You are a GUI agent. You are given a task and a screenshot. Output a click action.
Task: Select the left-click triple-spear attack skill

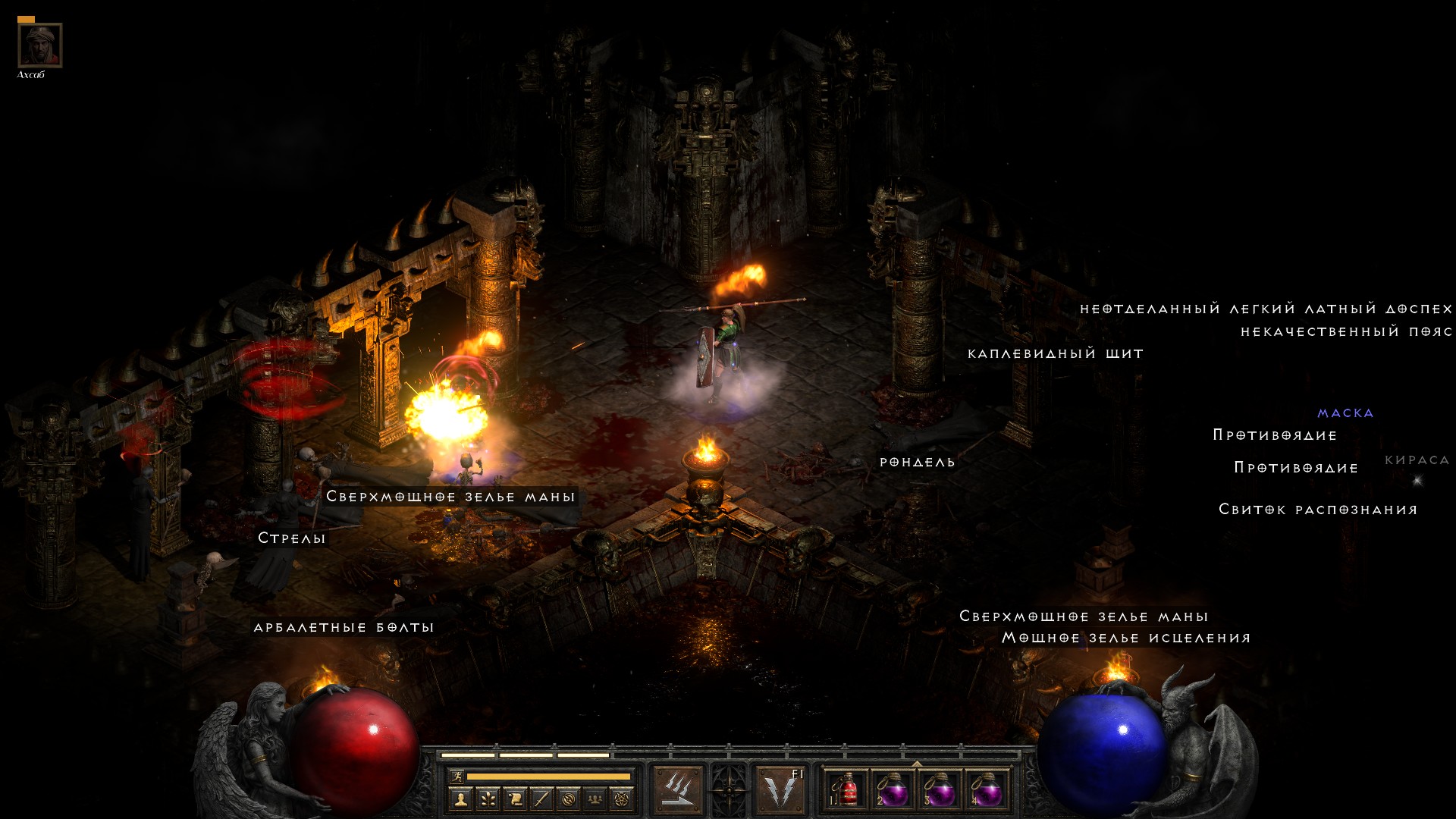(678, 790)
